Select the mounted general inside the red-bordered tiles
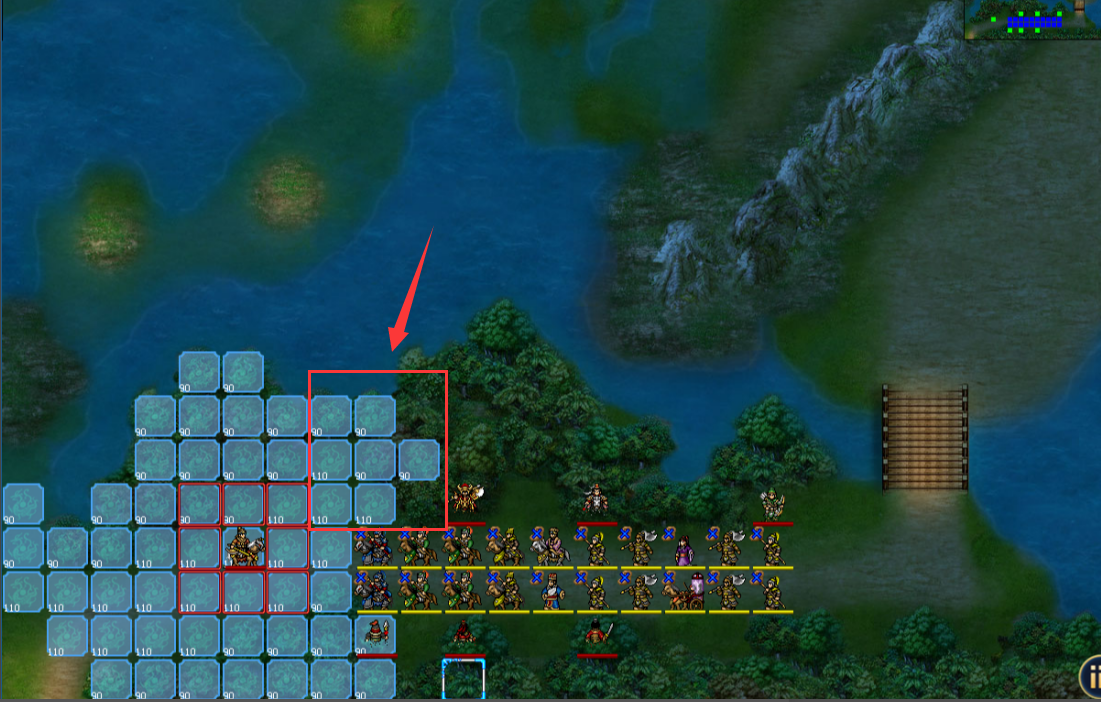This screenshot has height=702, width=1101. pos(243,547)
